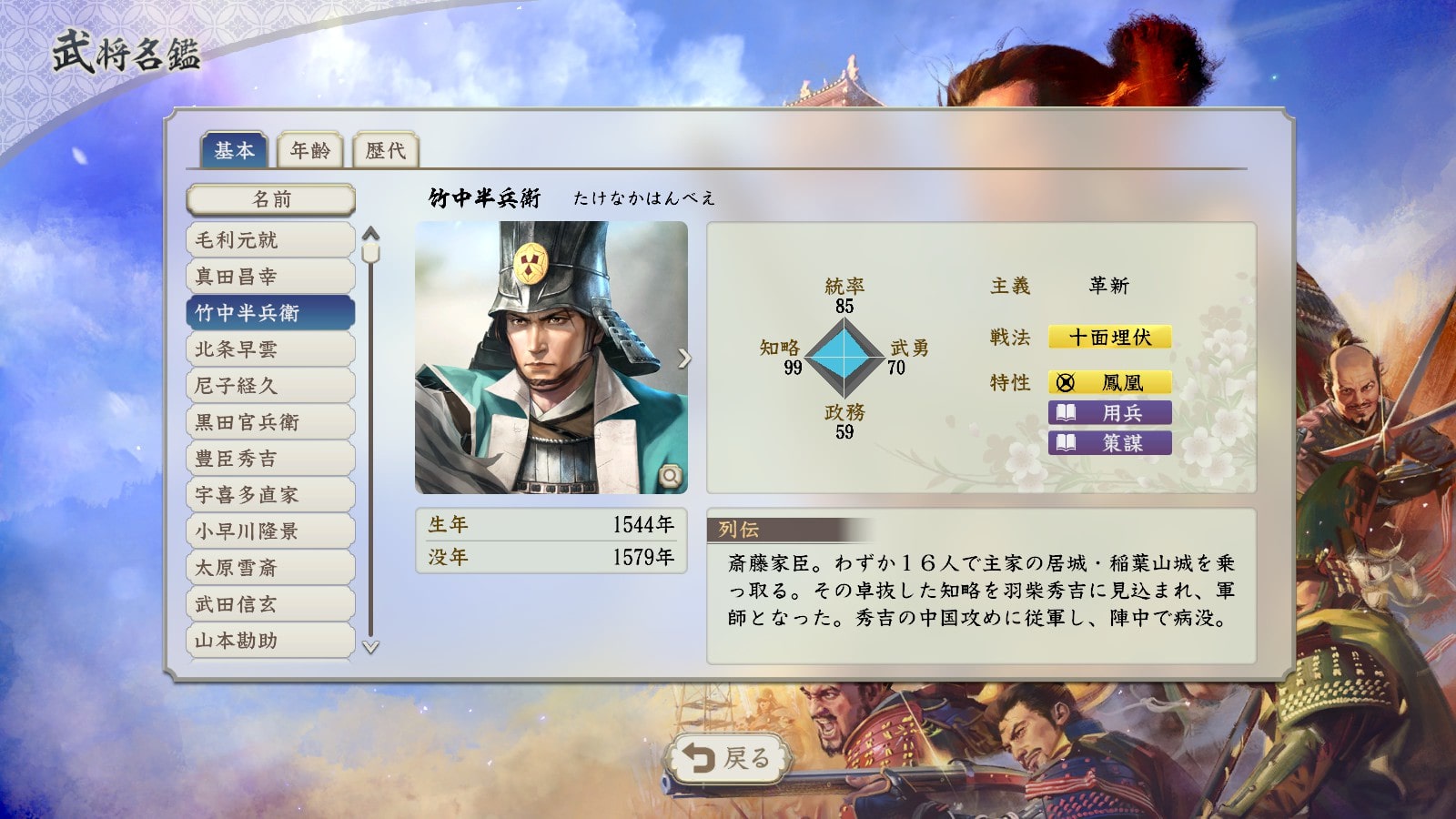Choose the 黒田官兵衛 row
Image resolution: width=1456 pixels, height=819 pixels.
coord(270,422)
